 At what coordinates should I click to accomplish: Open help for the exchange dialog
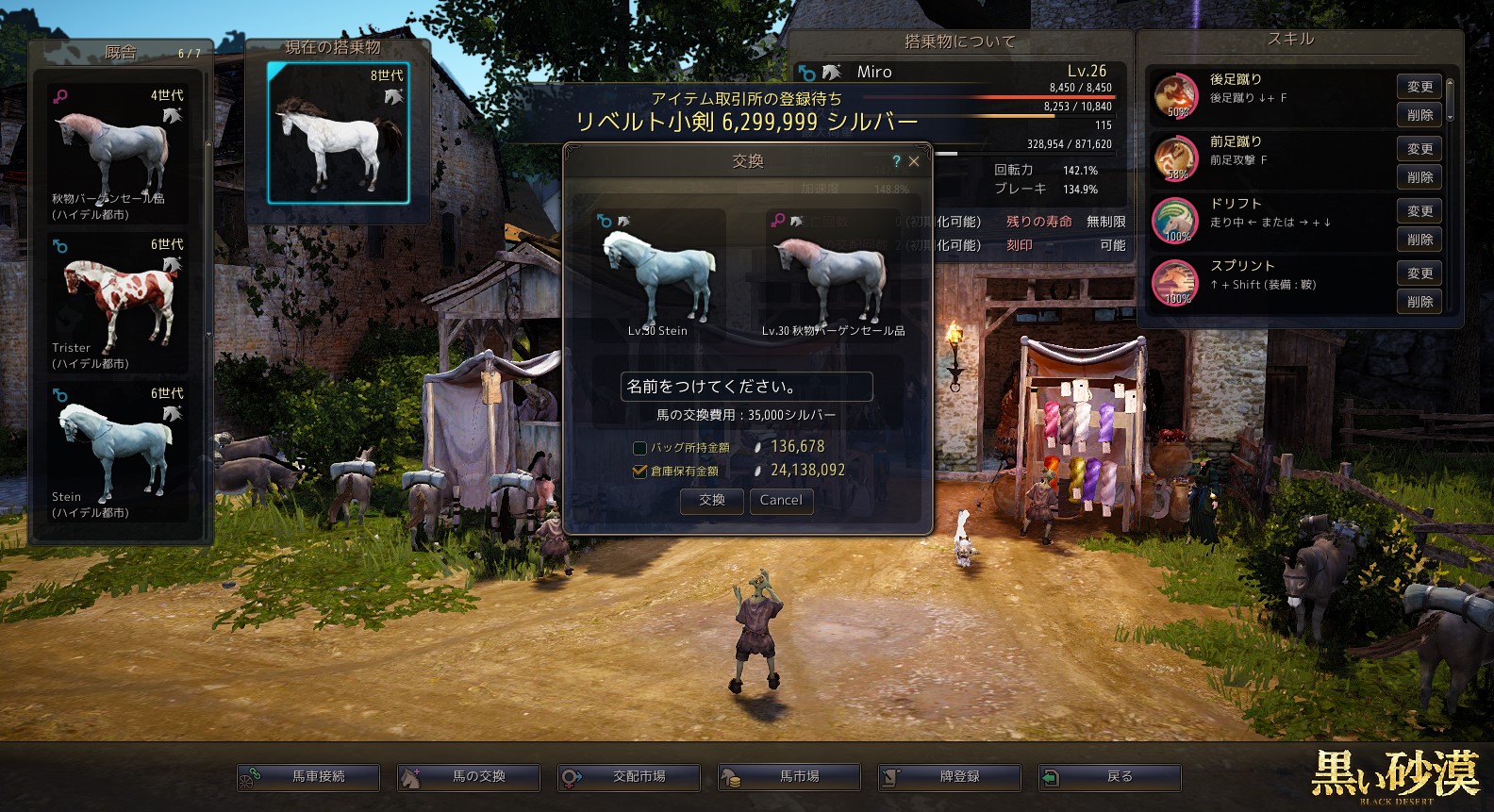pyautogui.click(x=896, y=161)
